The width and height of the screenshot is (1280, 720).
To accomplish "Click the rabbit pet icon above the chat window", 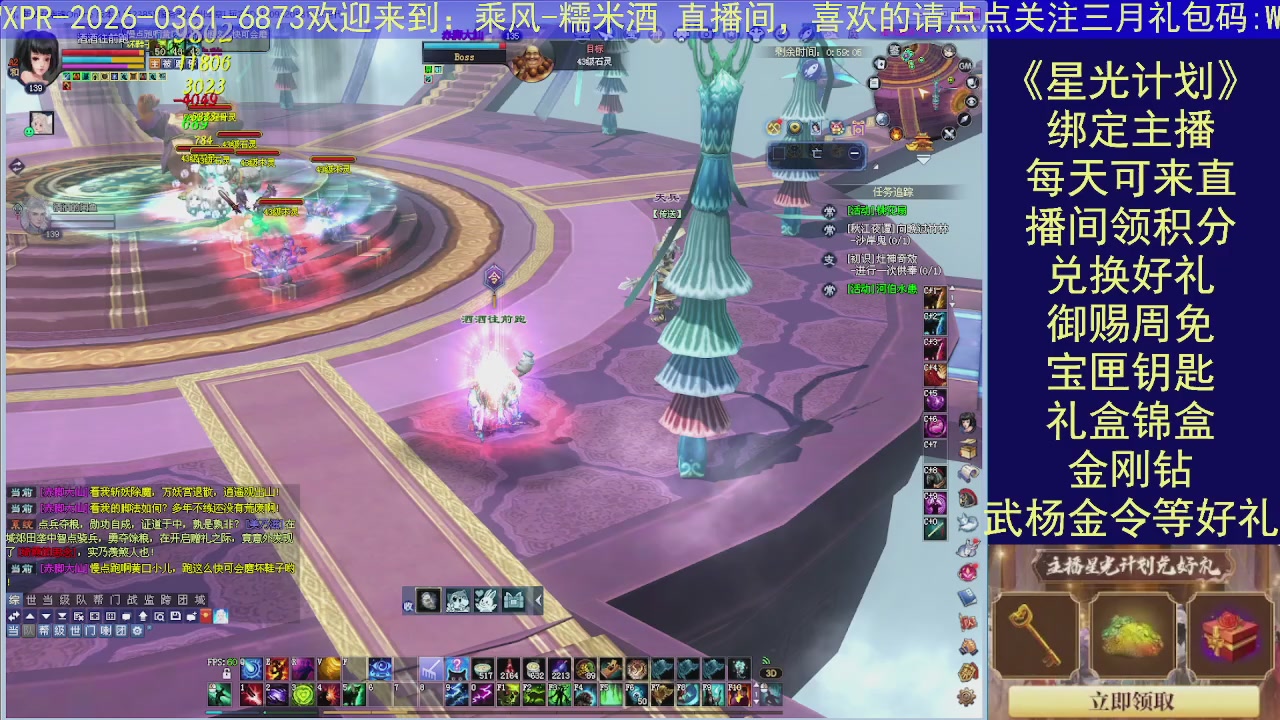I will point(486,600).
